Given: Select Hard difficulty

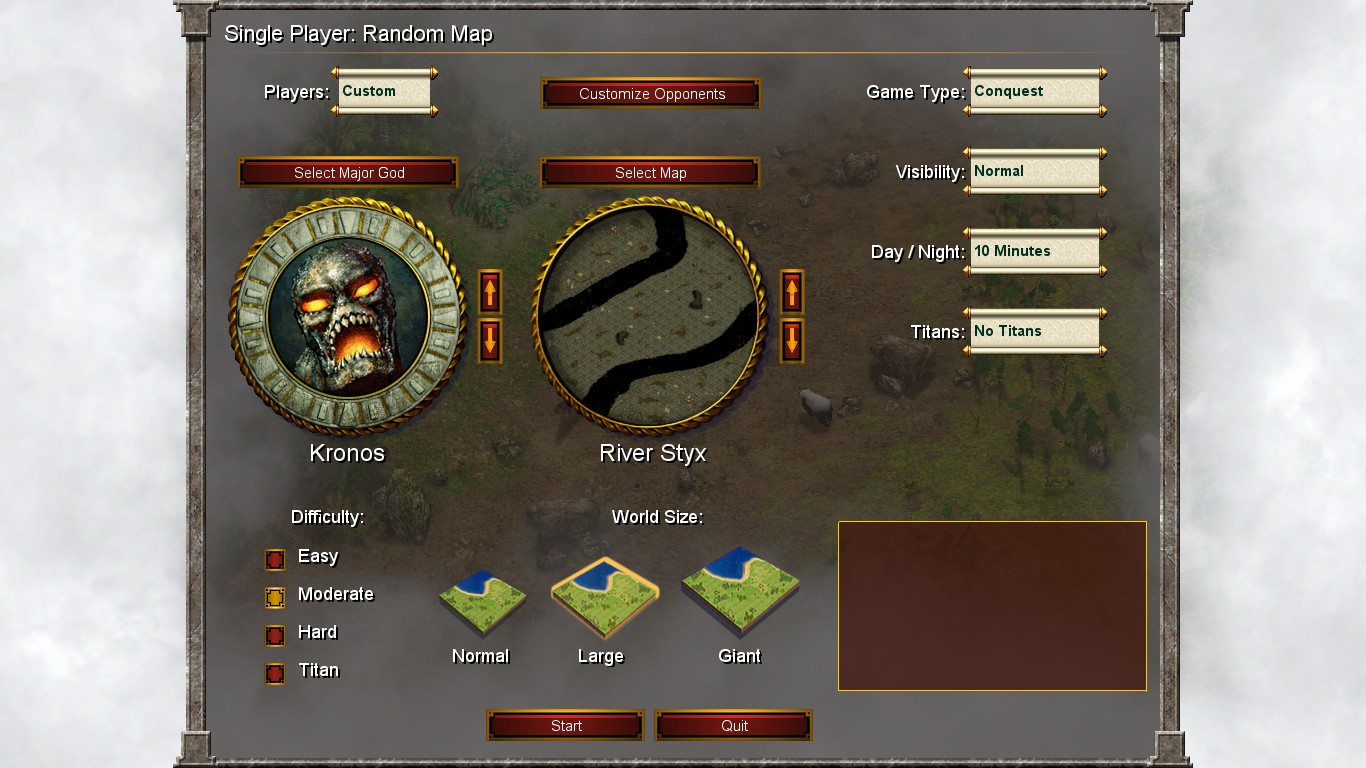Looking at the screenshot, I should [x=275, y=634].
